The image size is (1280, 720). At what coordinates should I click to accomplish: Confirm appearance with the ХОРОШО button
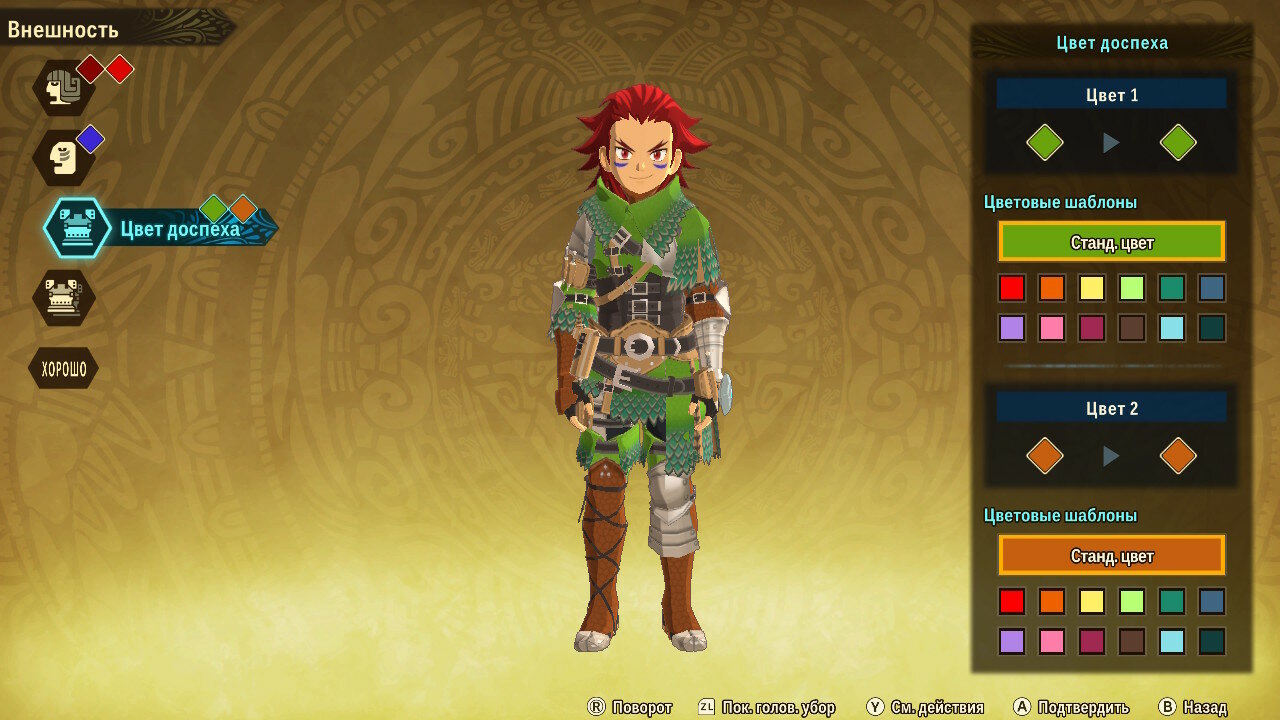pyautogui.click(x=64, y=369)
